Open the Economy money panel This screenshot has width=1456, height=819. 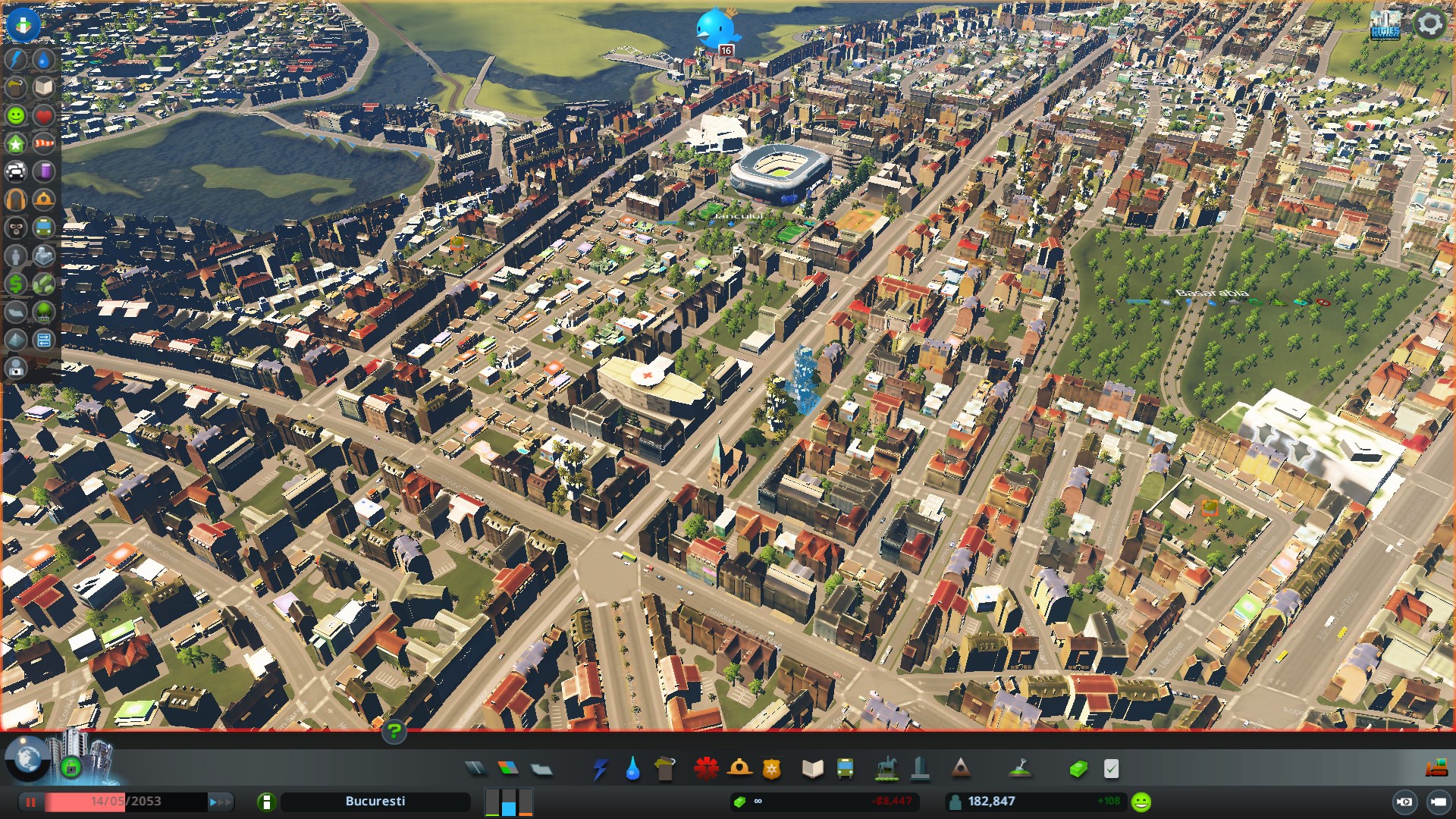(x=1078, y=769)
